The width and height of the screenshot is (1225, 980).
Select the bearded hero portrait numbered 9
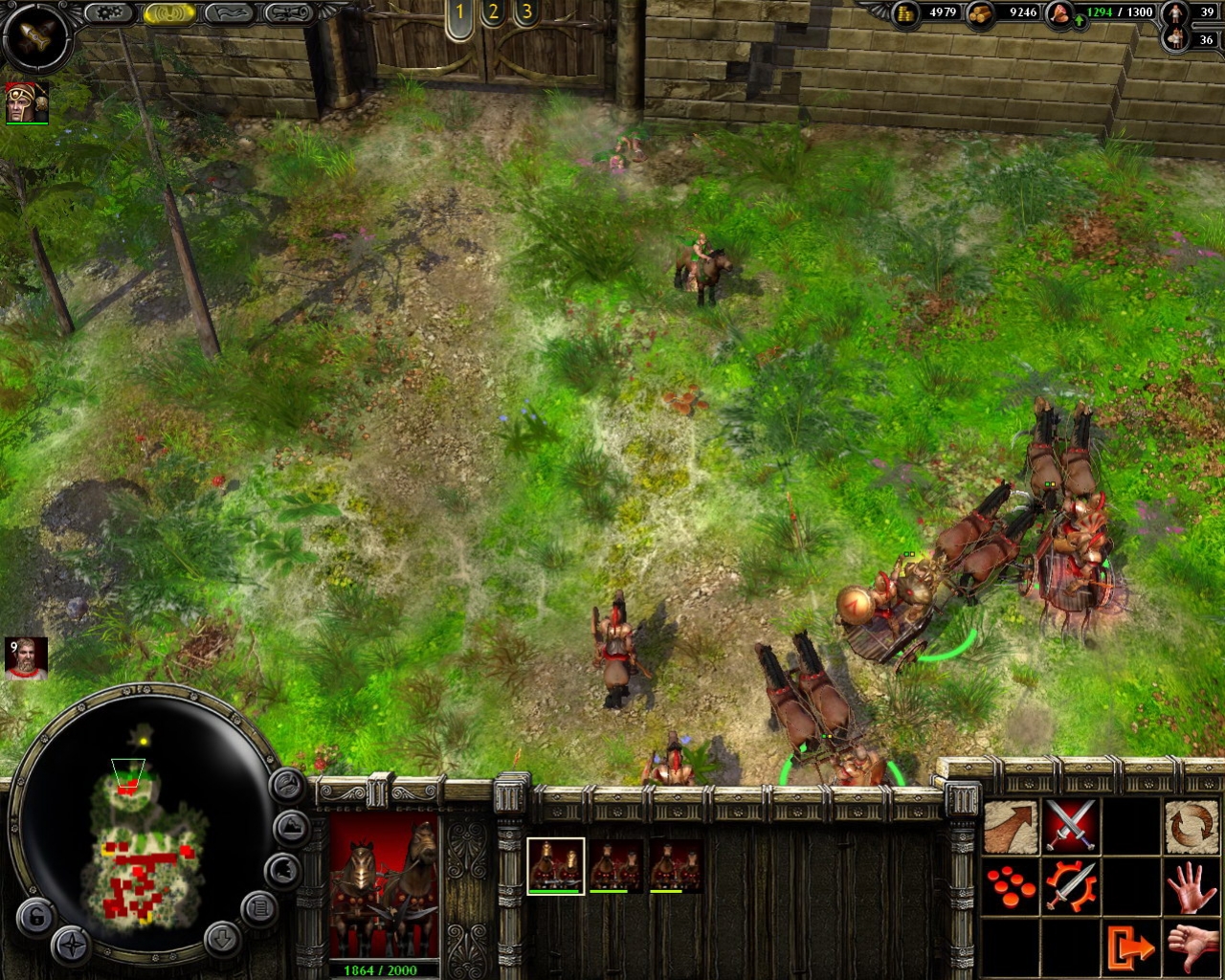tap(26, 658)
